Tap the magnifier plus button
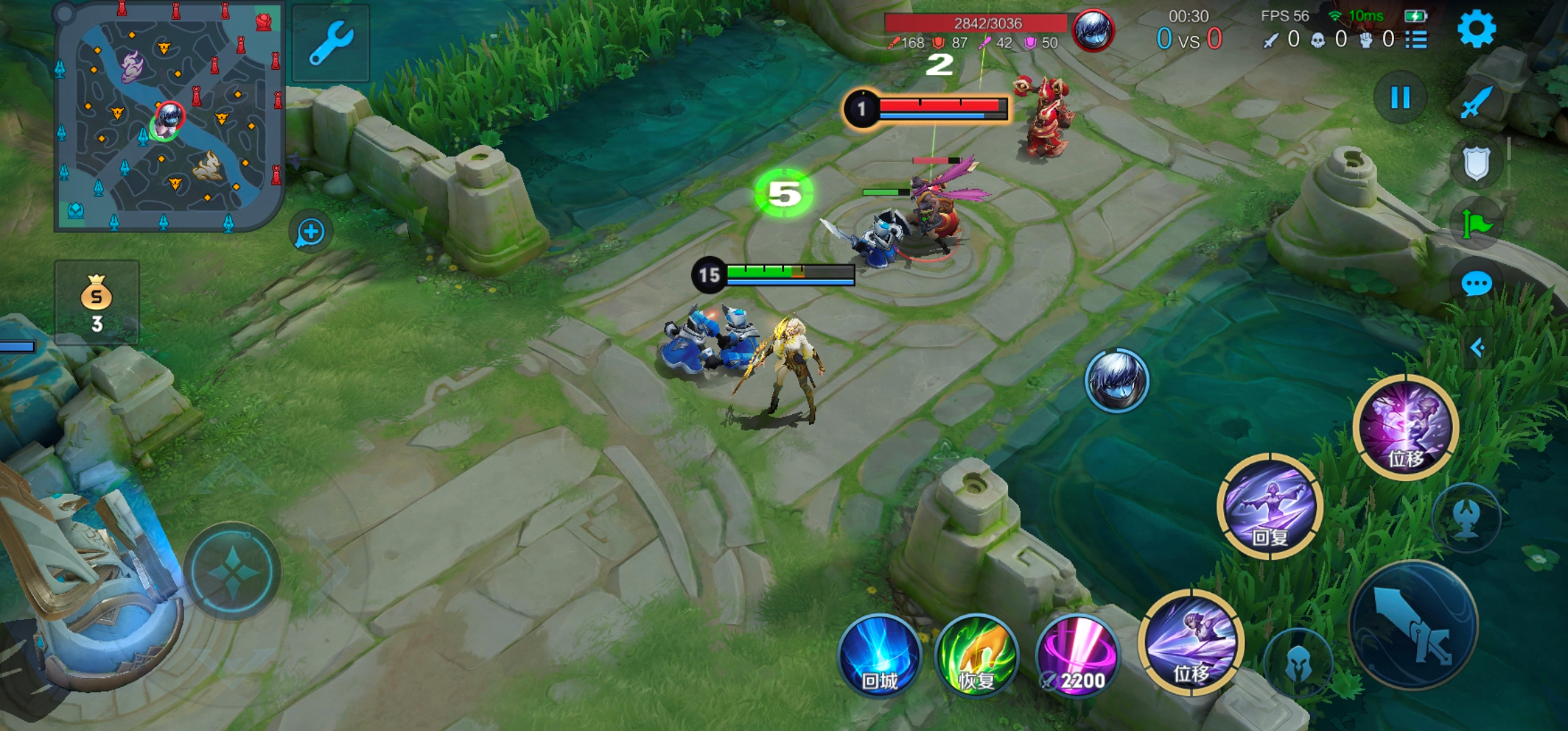 point(311,233)
